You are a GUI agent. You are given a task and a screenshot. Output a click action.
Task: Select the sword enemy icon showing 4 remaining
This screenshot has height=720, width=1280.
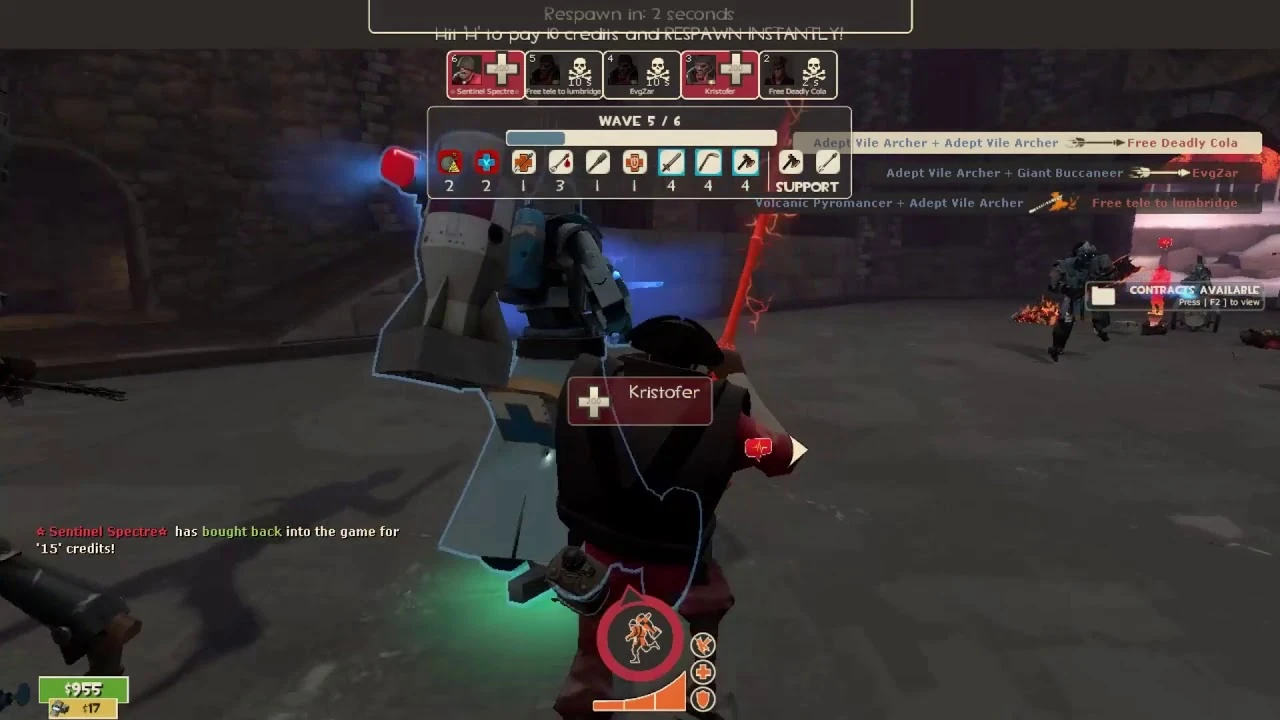tap(671, 162)
